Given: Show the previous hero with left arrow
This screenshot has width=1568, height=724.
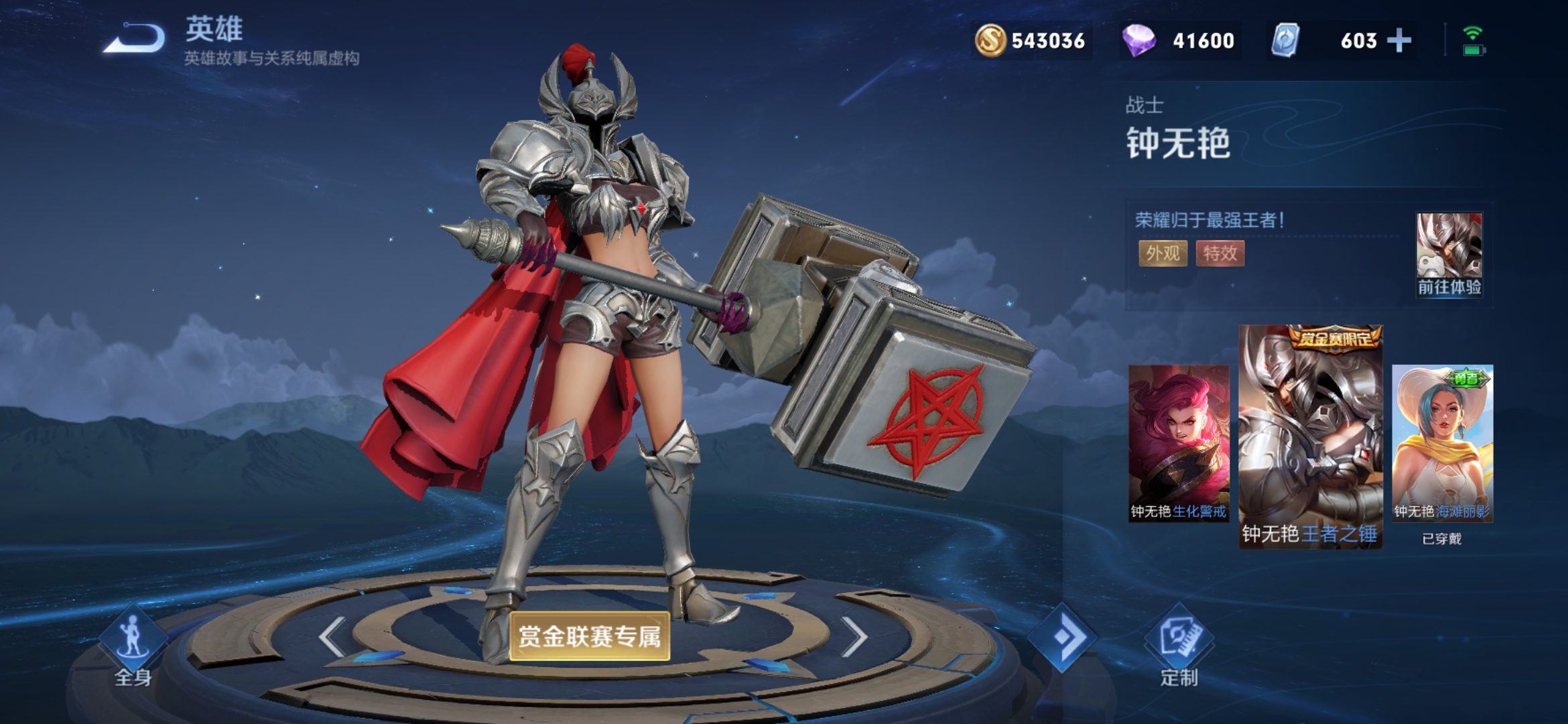Looking at the screenshot, I should (332, 636).
